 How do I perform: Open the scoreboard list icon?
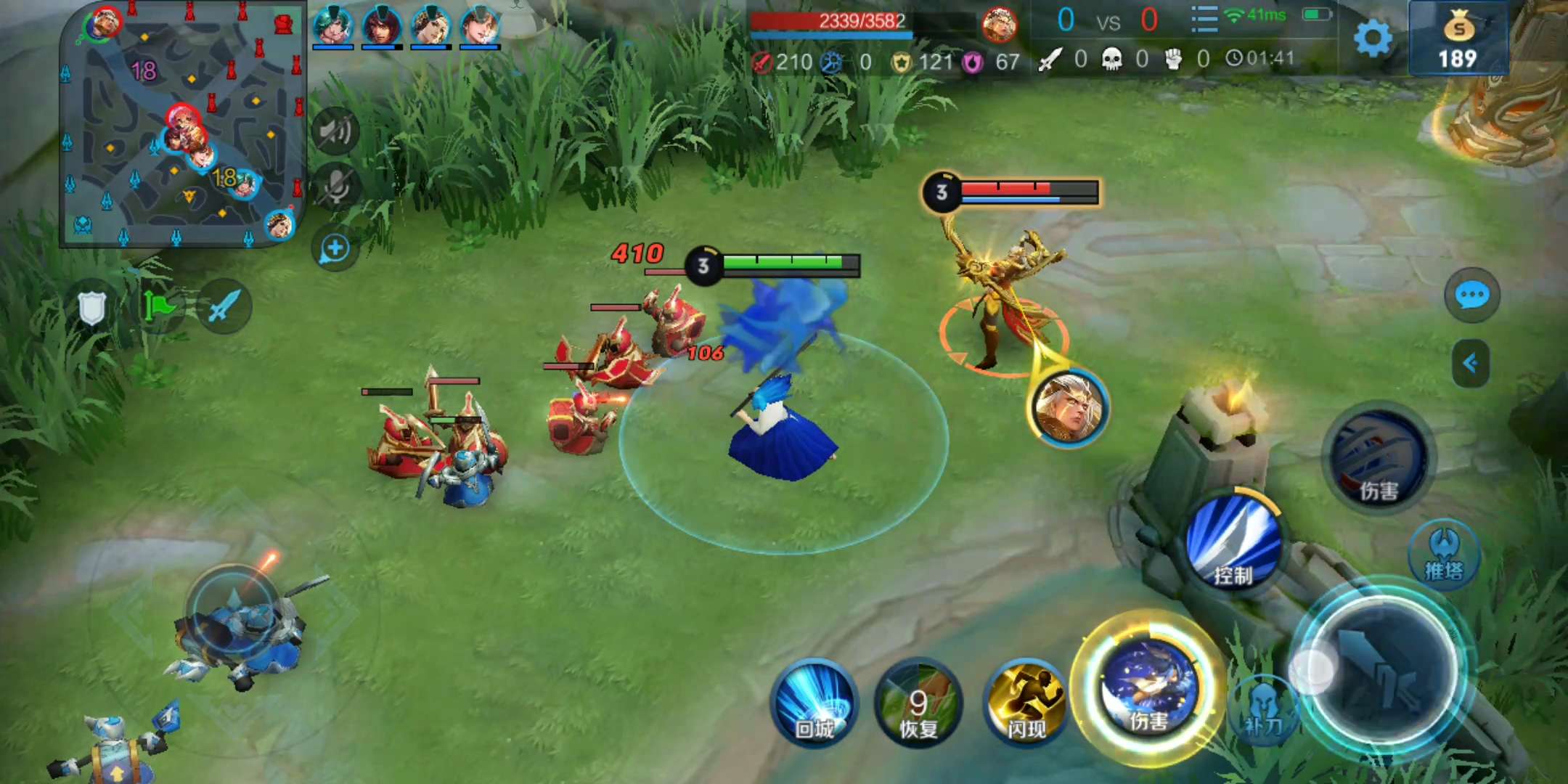click(1204, 20)
